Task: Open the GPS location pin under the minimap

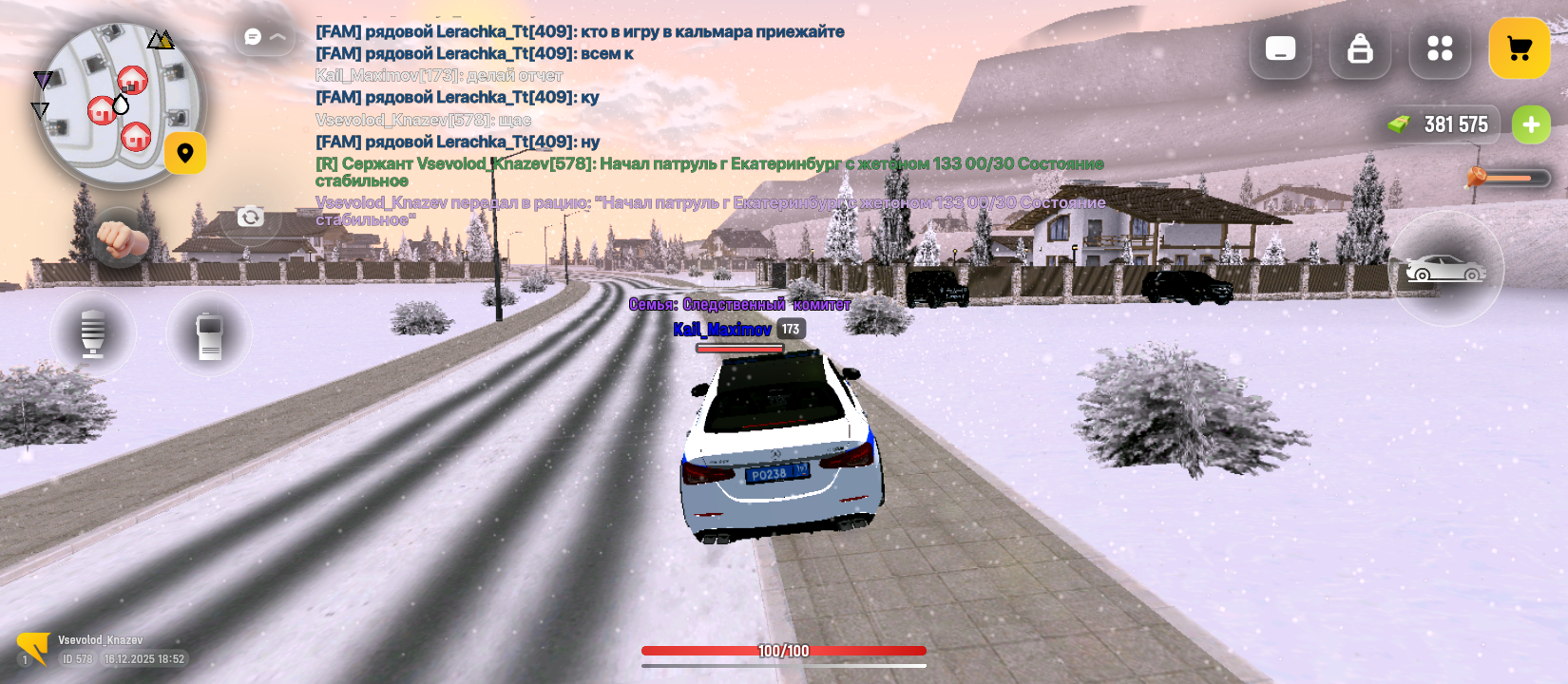Action: coord(185,154)
